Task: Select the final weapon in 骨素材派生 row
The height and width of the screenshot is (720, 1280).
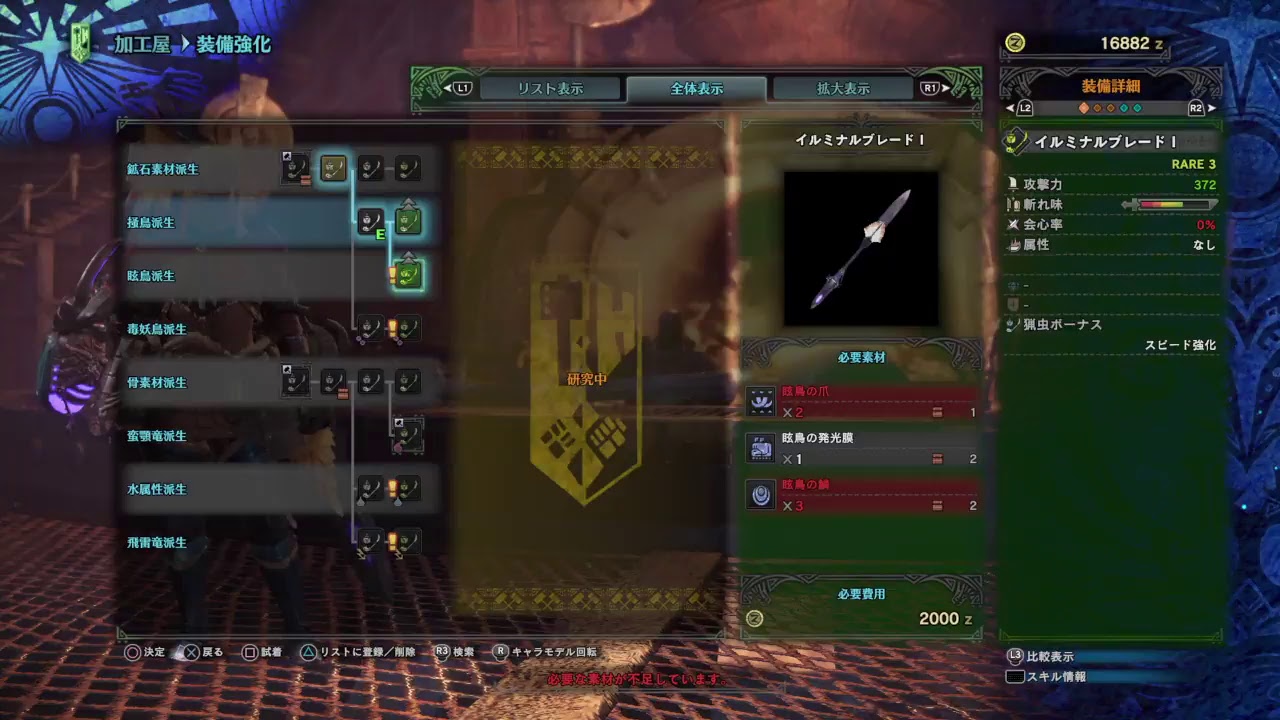Action: 407,382
